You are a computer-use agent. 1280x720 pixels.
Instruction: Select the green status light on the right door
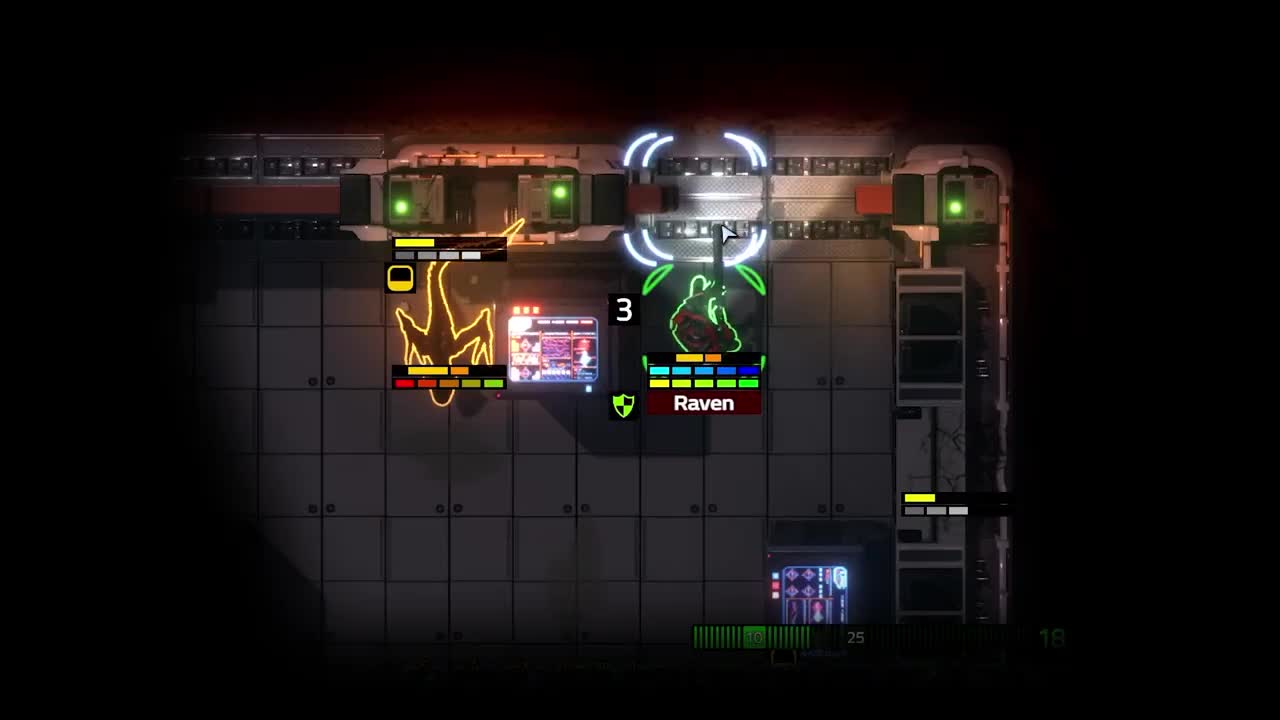(955, 205)
